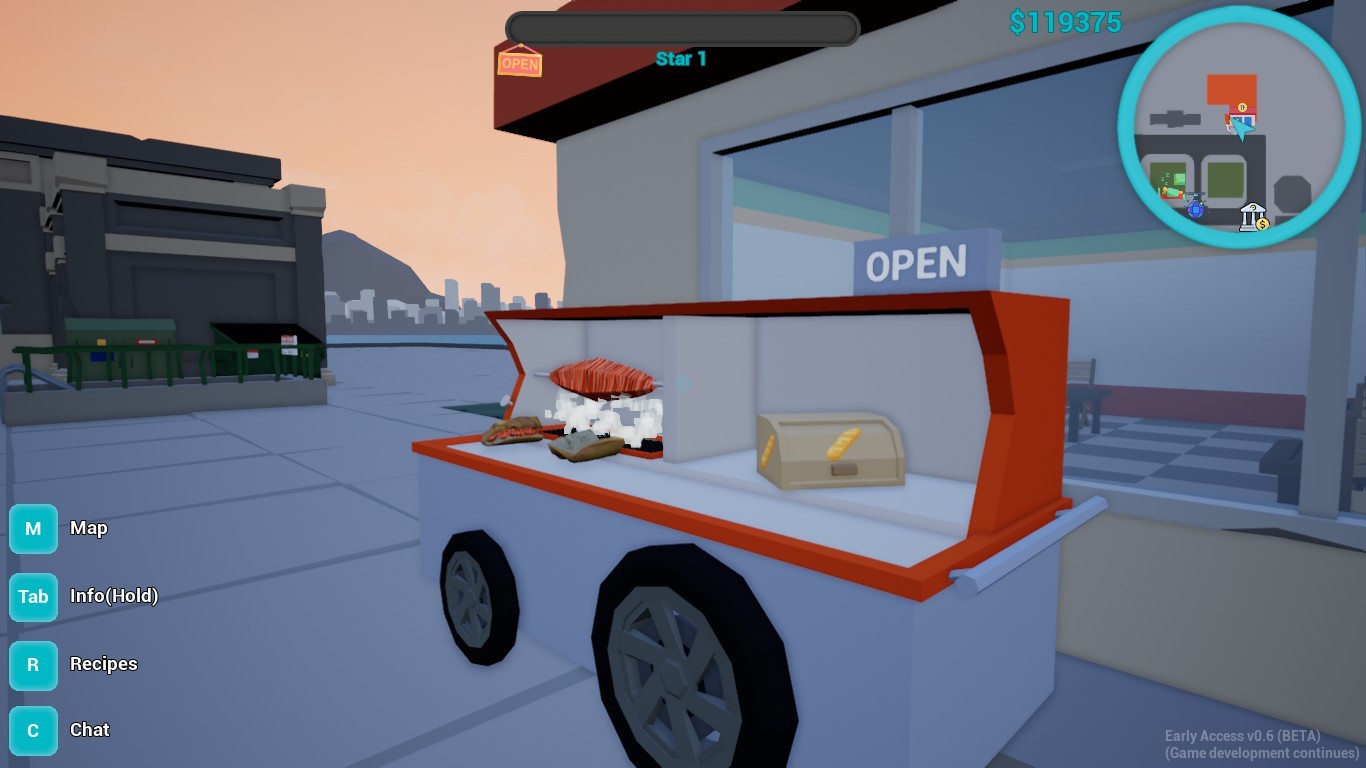Toggle the small OPEN sign on the storefront

521,63
